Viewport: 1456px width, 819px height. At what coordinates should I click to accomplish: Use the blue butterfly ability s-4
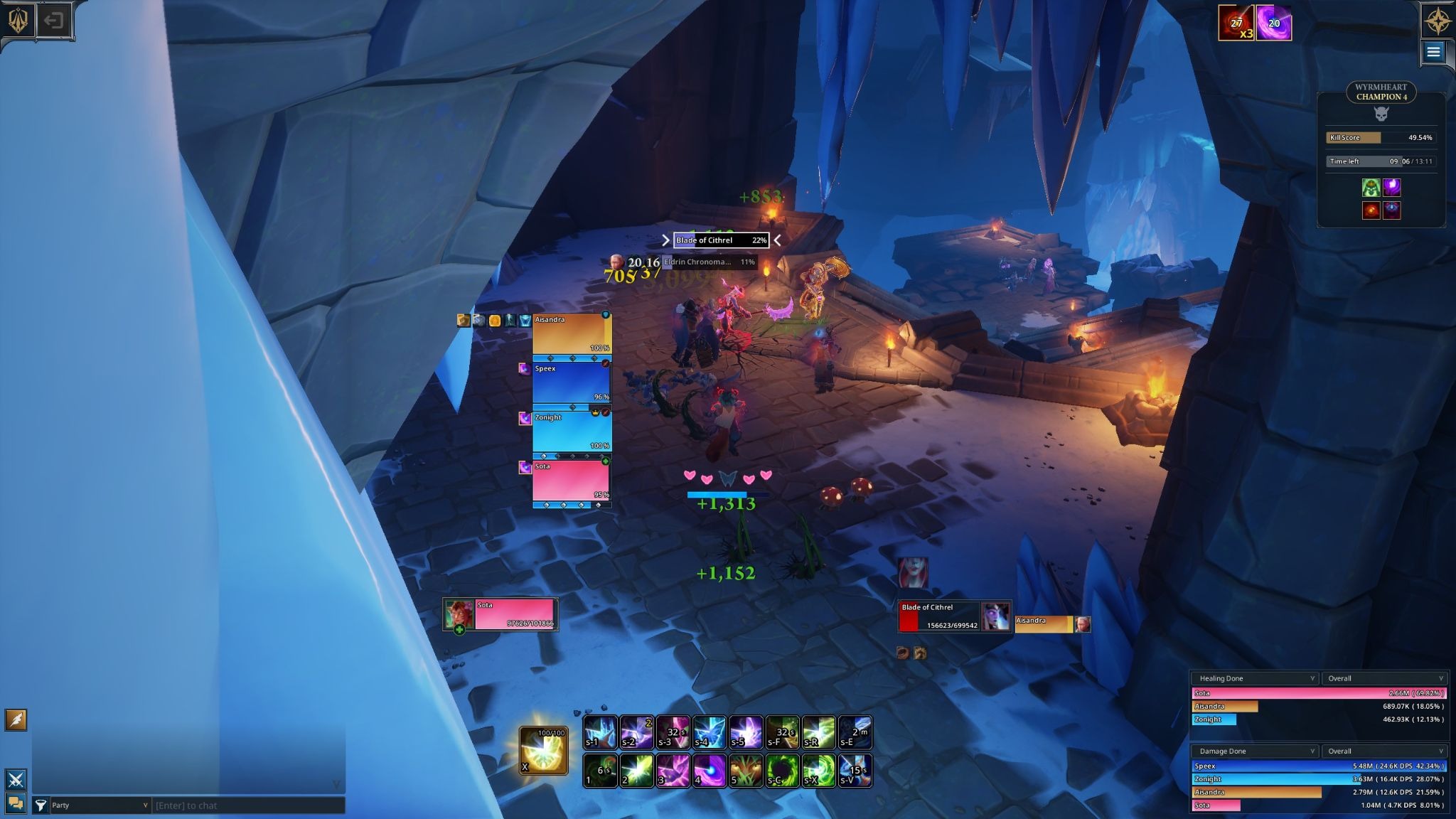[710, 732]
